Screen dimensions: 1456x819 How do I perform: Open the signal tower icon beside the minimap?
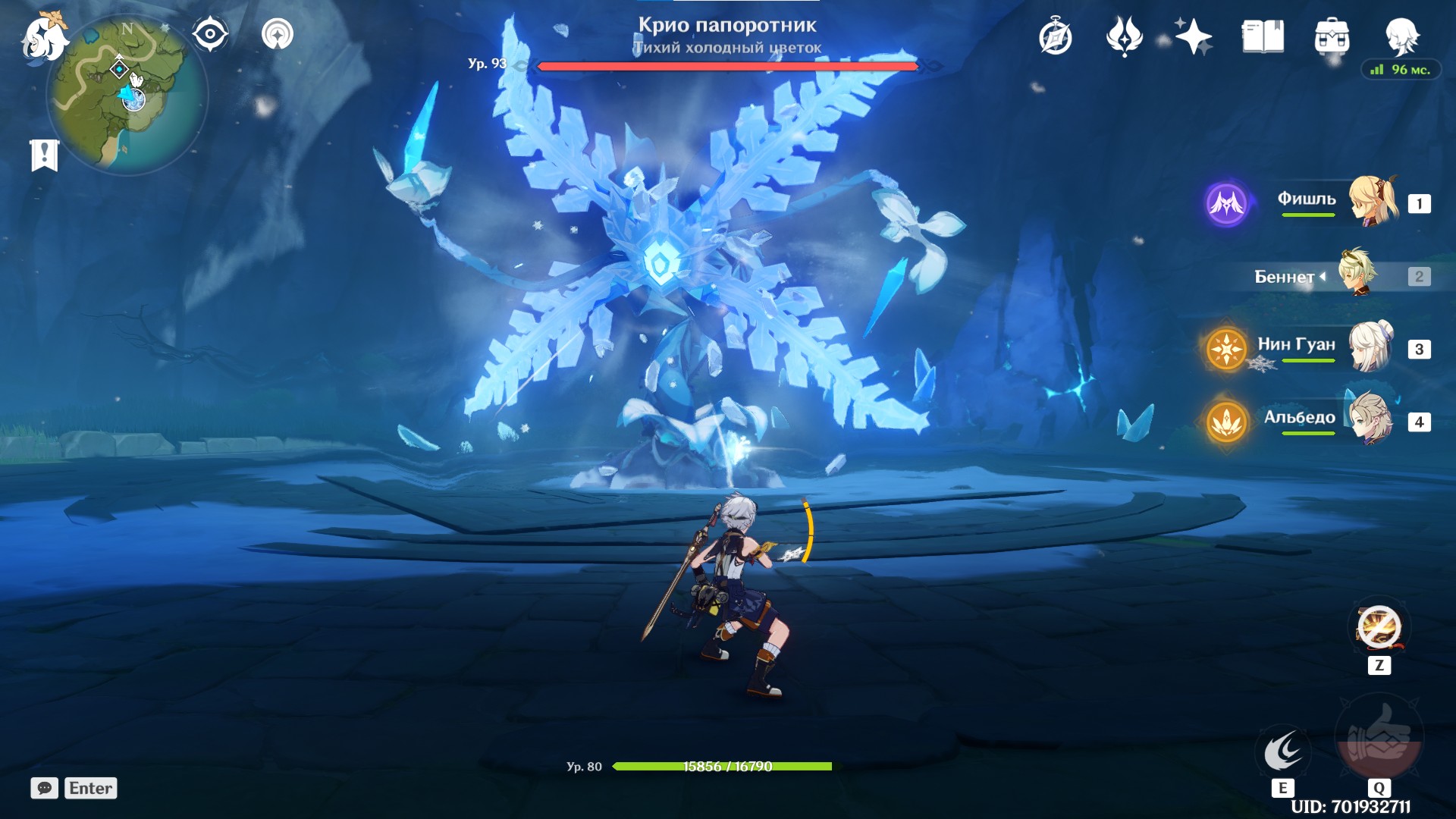click(x=278, y=35)
